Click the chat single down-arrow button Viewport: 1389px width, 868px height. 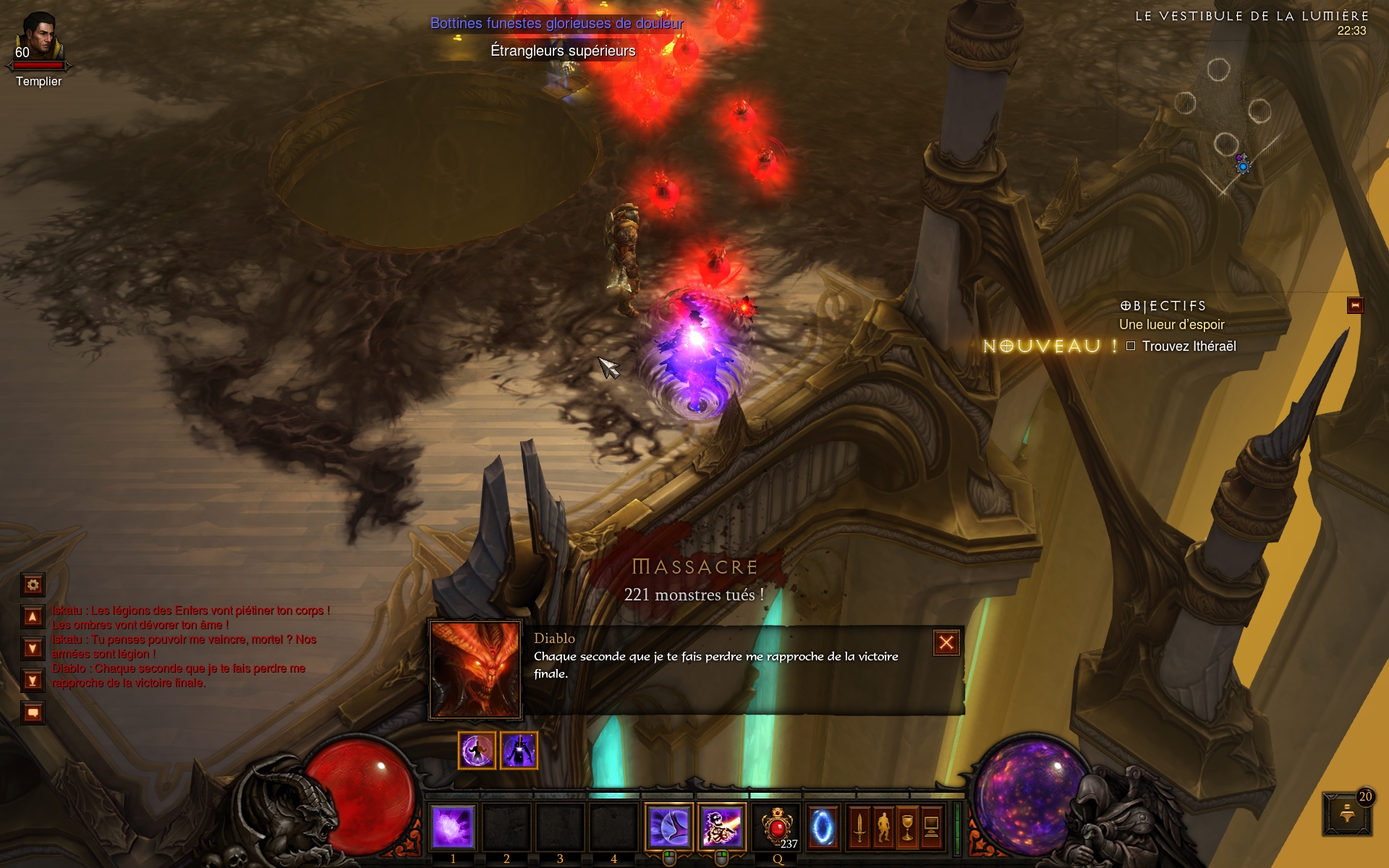click(33, 648)
